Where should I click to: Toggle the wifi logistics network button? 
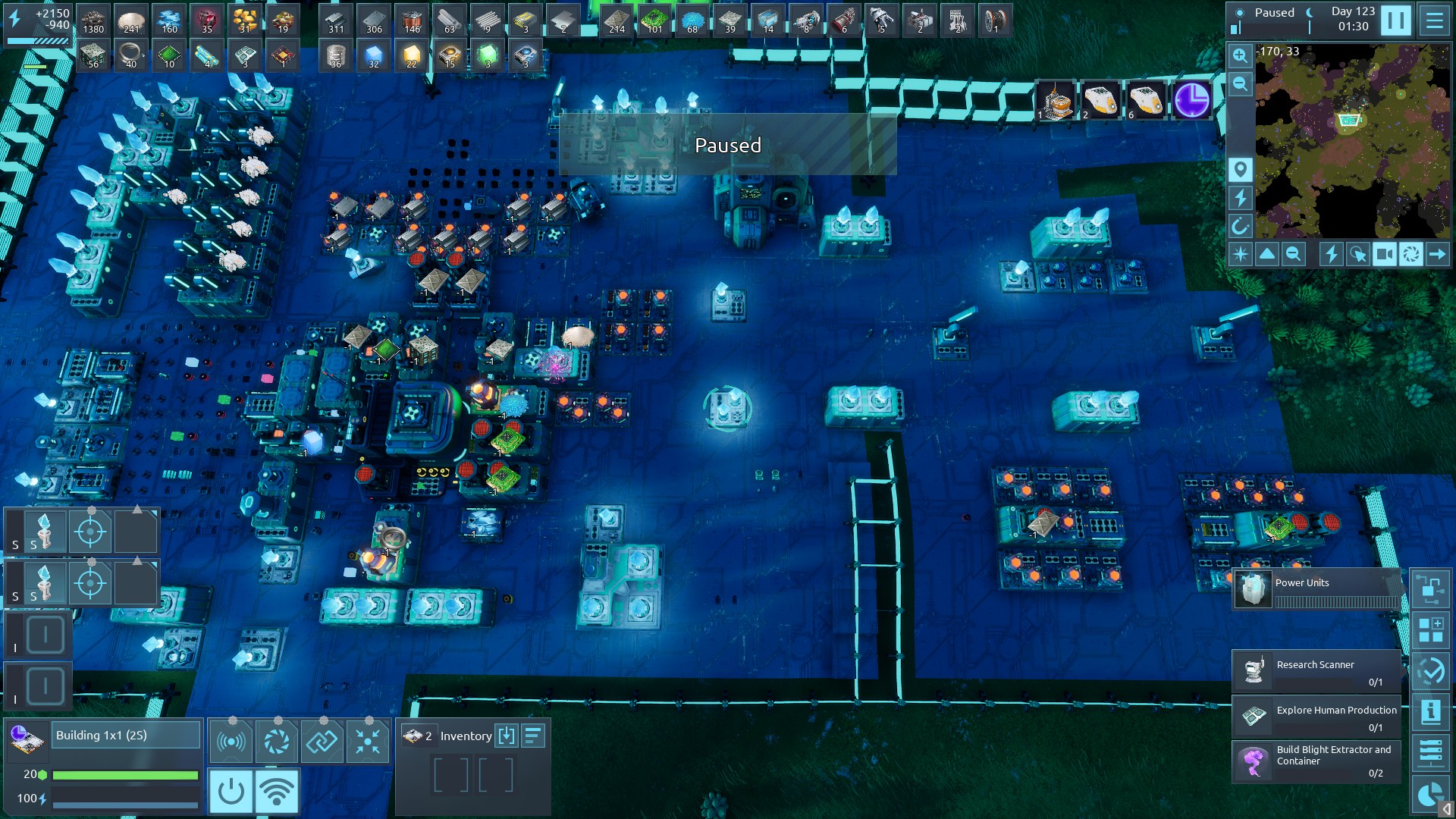[276, 791]
